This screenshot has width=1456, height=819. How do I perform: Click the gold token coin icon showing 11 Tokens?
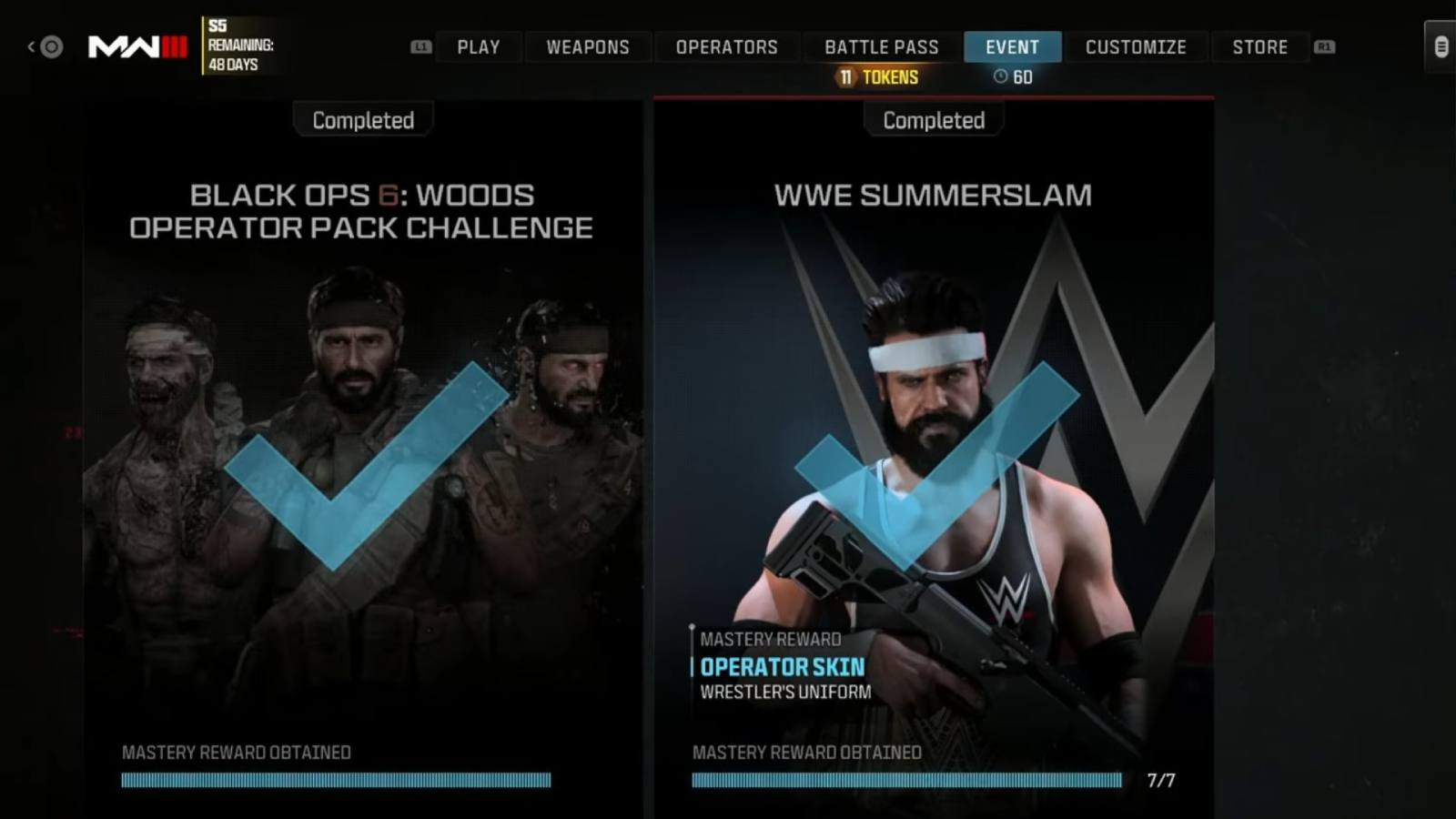(x=846, y=77)
